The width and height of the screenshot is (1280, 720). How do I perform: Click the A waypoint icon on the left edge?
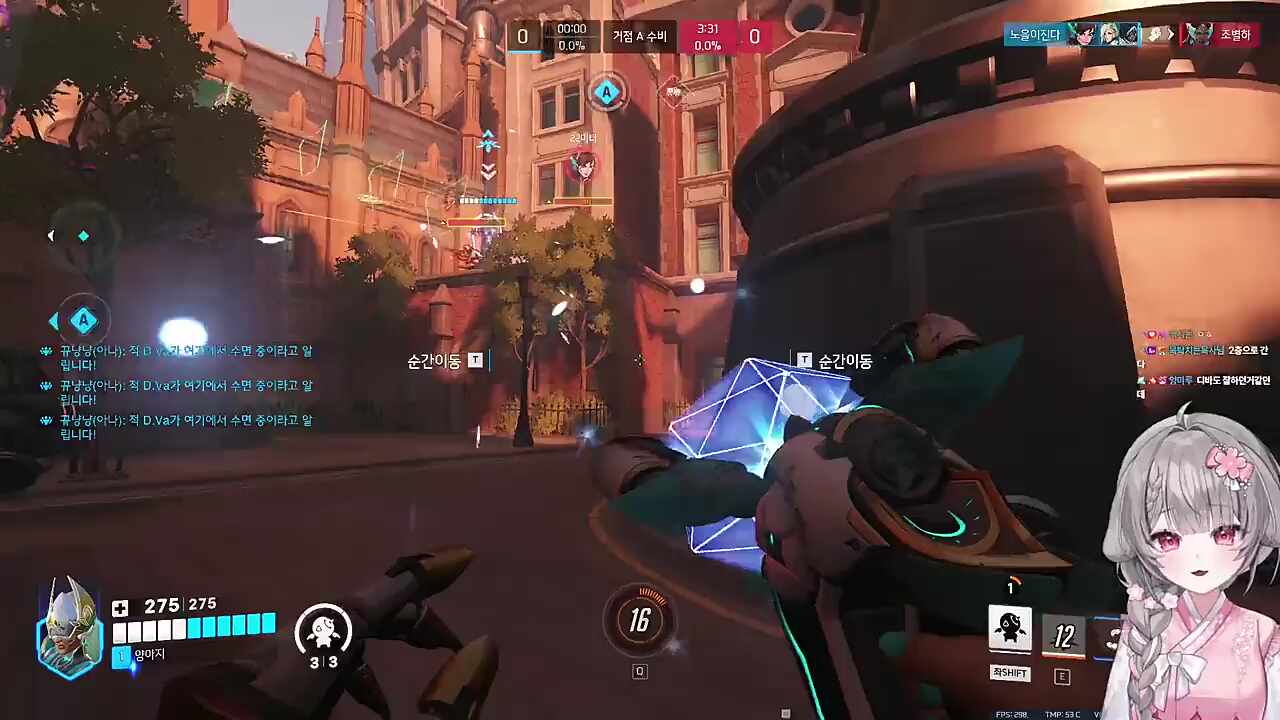tap(83, 320)
